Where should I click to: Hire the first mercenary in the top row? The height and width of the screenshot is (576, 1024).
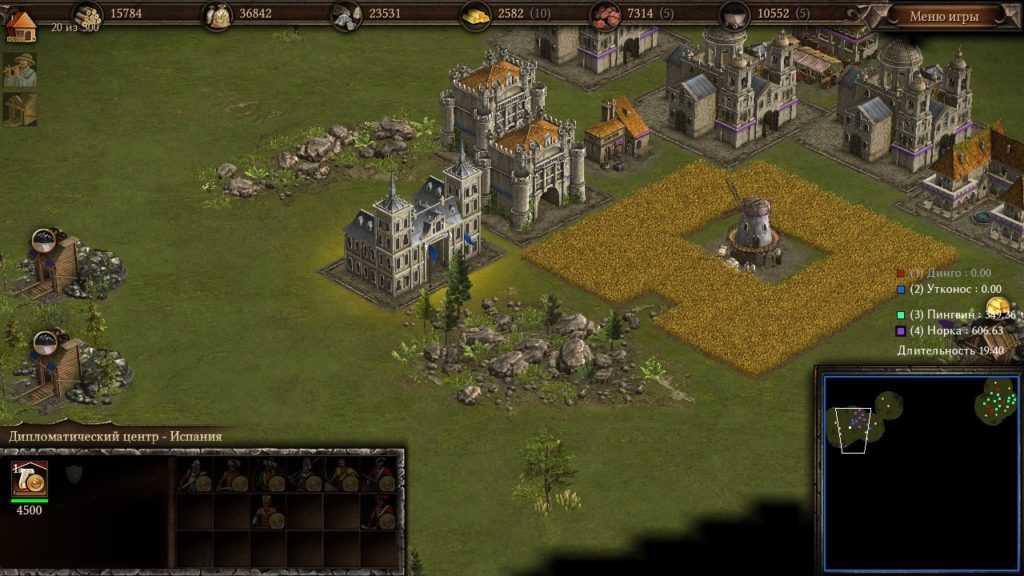(194, 476)
